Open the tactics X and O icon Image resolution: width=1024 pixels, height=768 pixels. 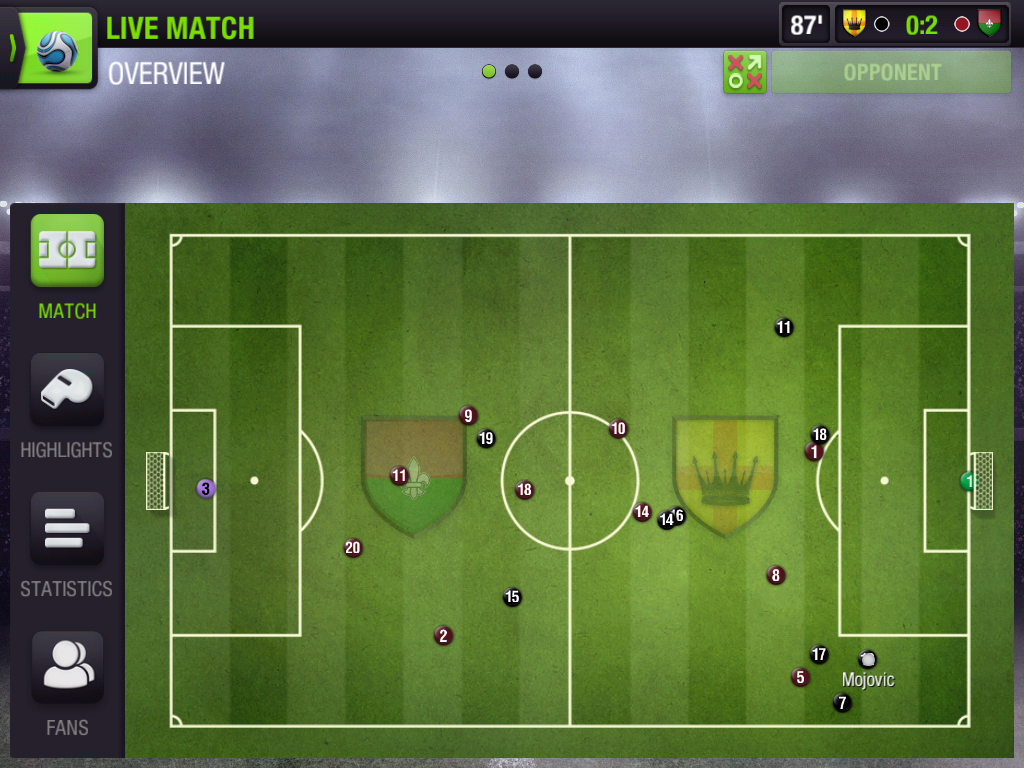(x=745, y=73)
